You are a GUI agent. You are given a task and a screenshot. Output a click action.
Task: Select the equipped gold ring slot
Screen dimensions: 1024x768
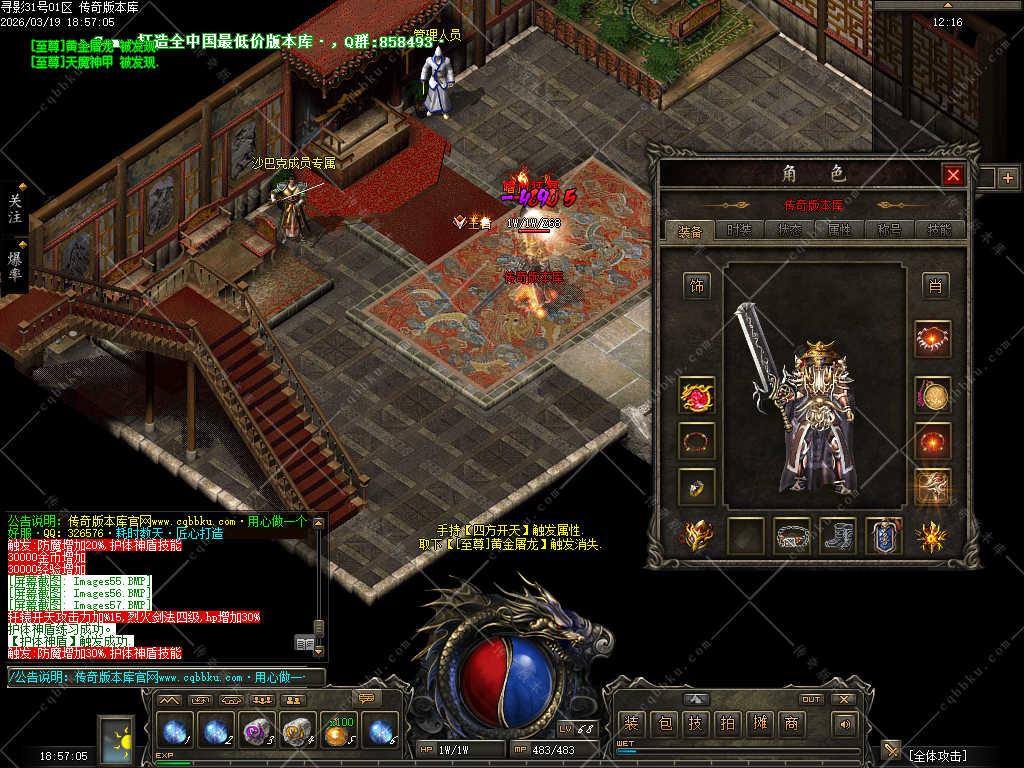697,486
